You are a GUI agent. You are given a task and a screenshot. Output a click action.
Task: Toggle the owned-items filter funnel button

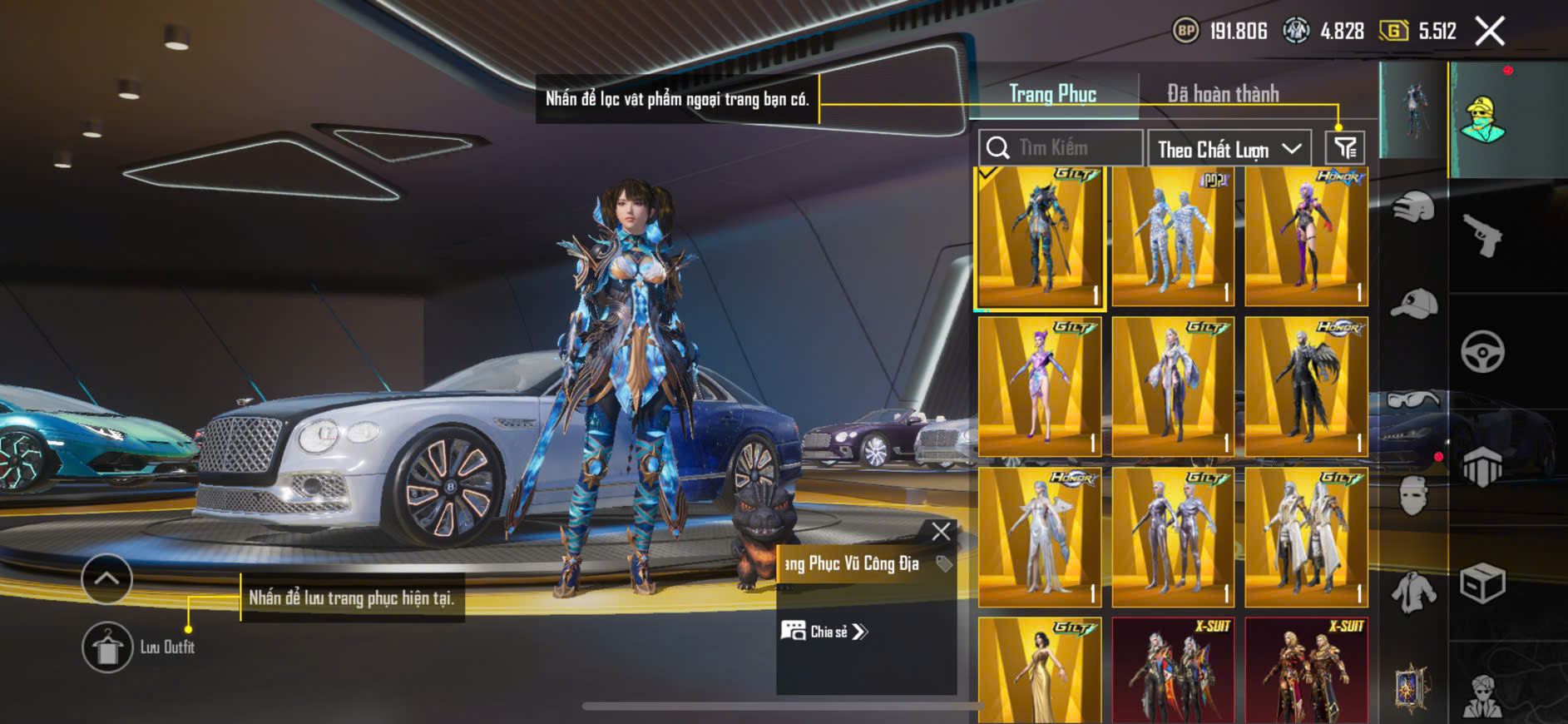tap(1344, 148)
